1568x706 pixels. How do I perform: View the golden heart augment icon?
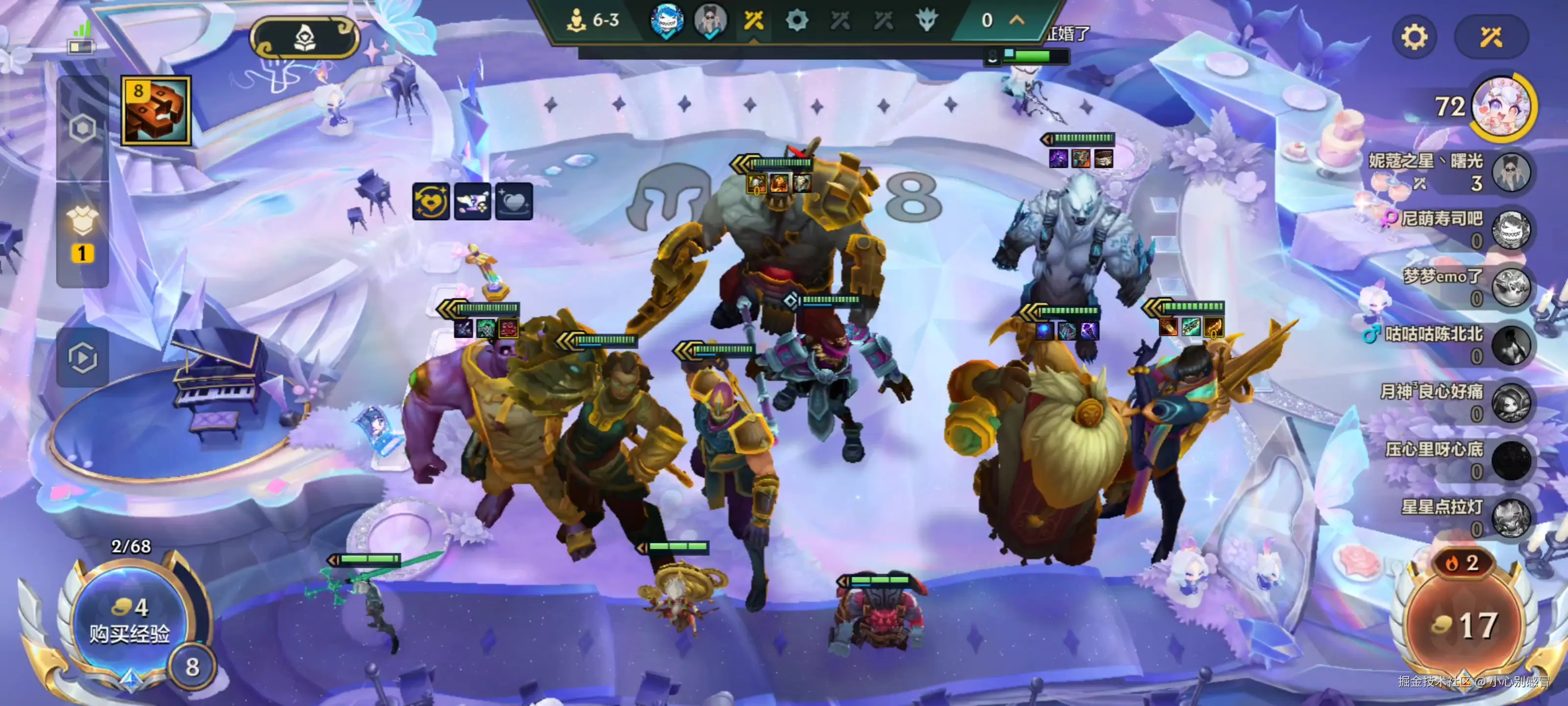(431, 201)
